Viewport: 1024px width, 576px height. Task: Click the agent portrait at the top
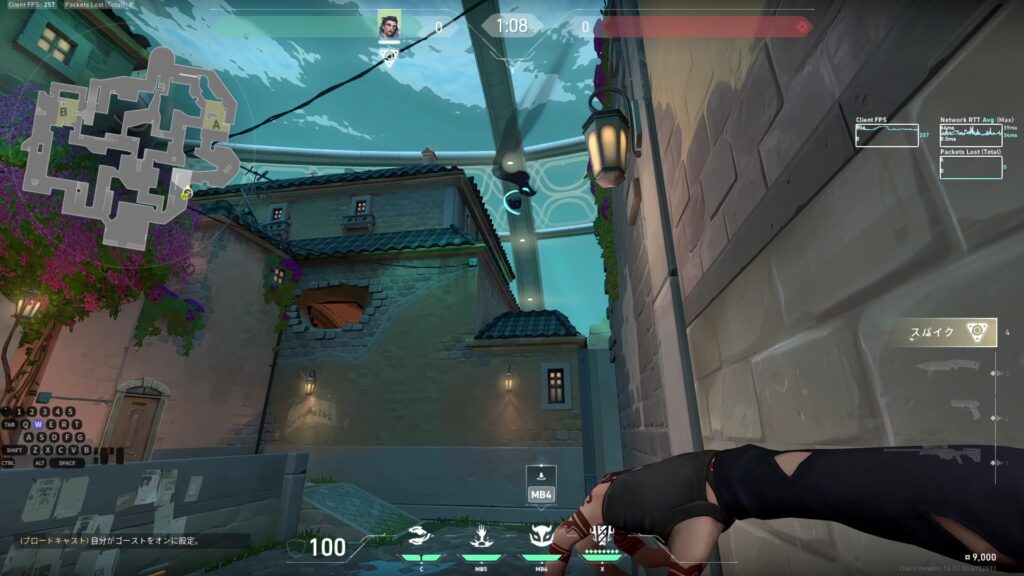click(x=389, y=26)
